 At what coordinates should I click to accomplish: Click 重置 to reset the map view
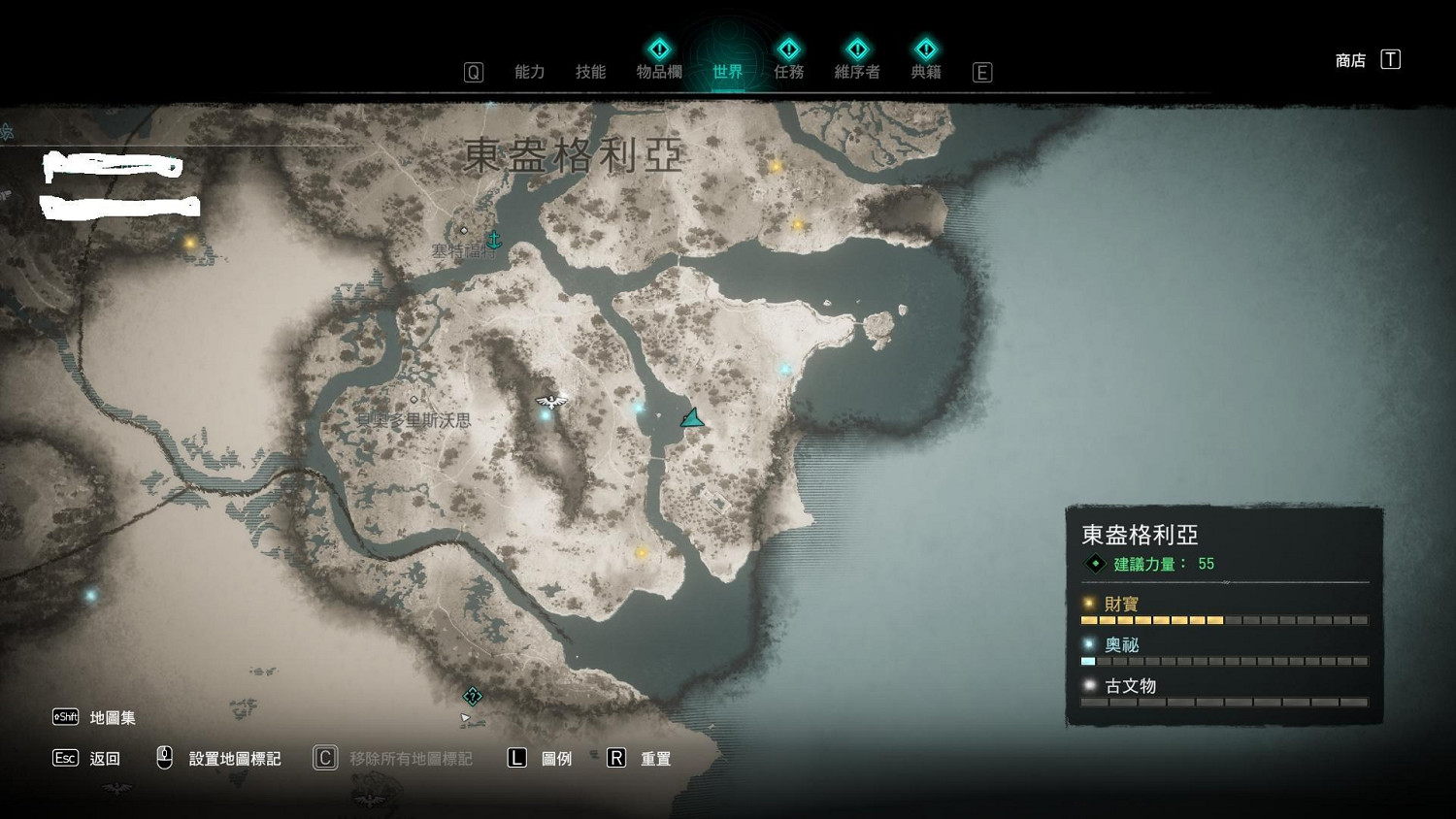point(656,759)
